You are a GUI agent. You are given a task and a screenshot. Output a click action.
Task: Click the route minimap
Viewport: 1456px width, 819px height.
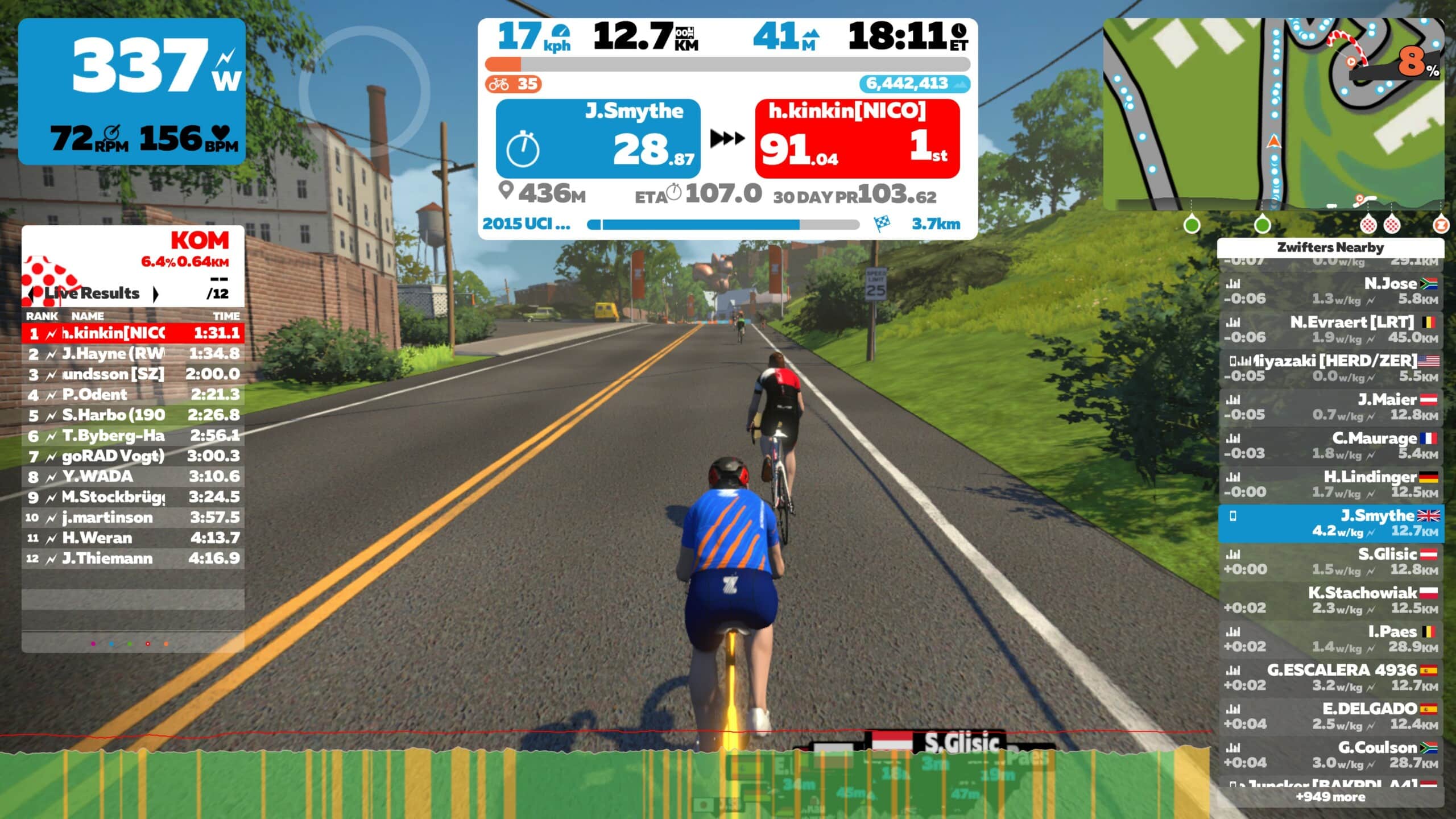point(1273,114)
